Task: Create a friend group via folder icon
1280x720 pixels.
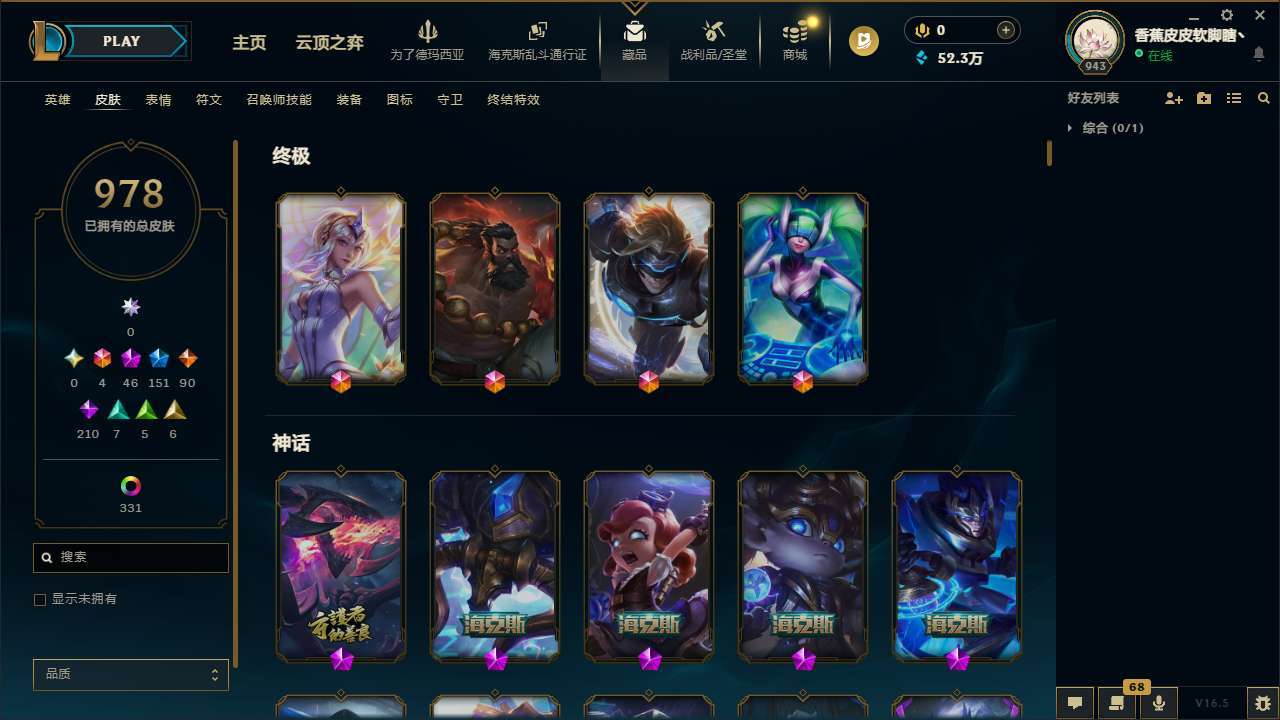Action: pos(1203,97)
